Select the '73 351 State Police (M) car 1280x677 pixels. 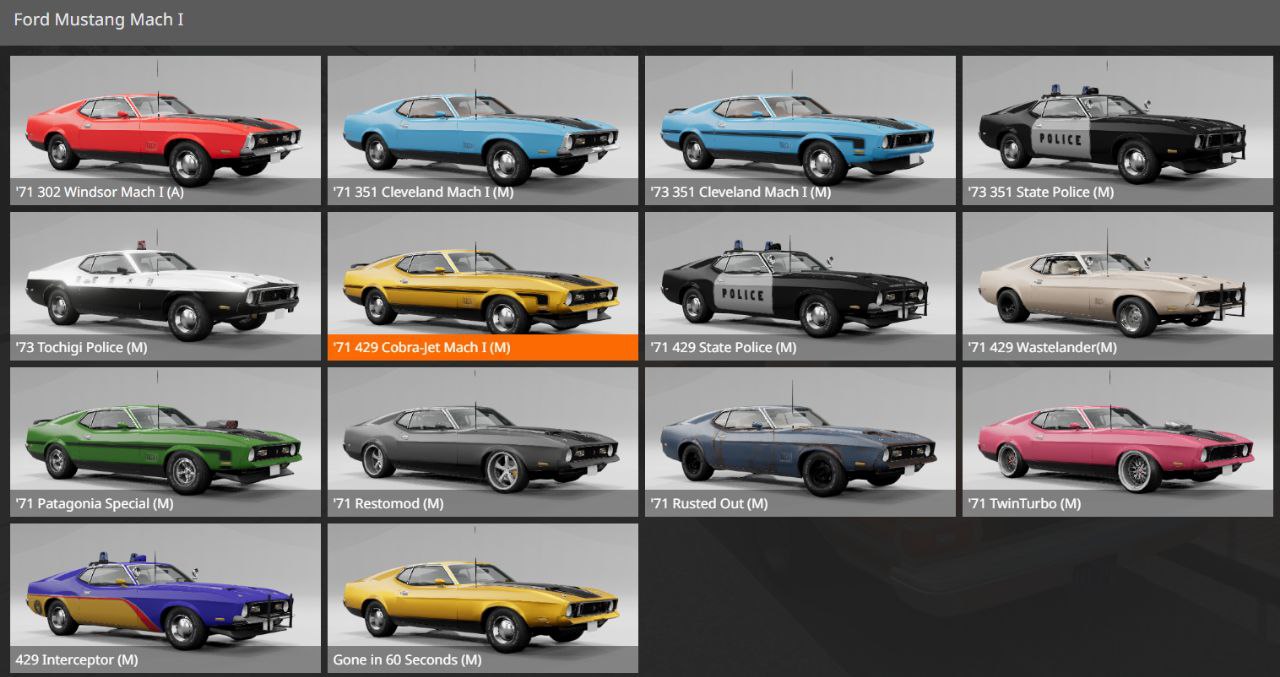coord(1117,130)
